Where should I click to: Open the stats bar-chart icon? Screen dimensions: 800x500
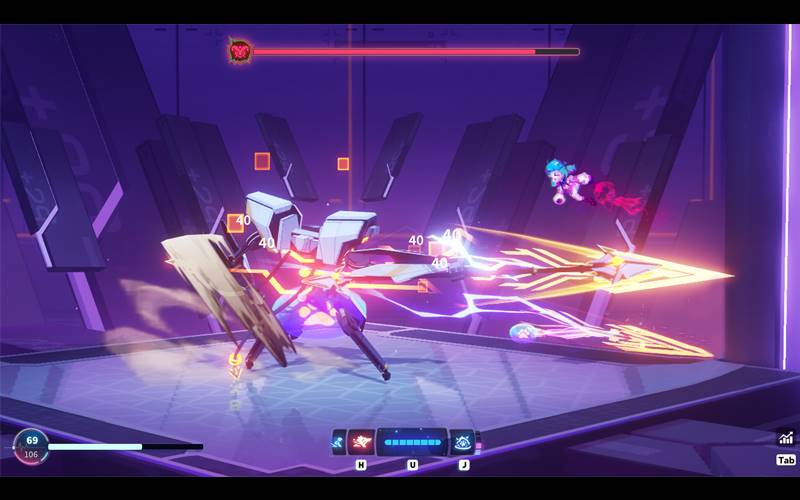pyautogui.click(x=786, y=437)
